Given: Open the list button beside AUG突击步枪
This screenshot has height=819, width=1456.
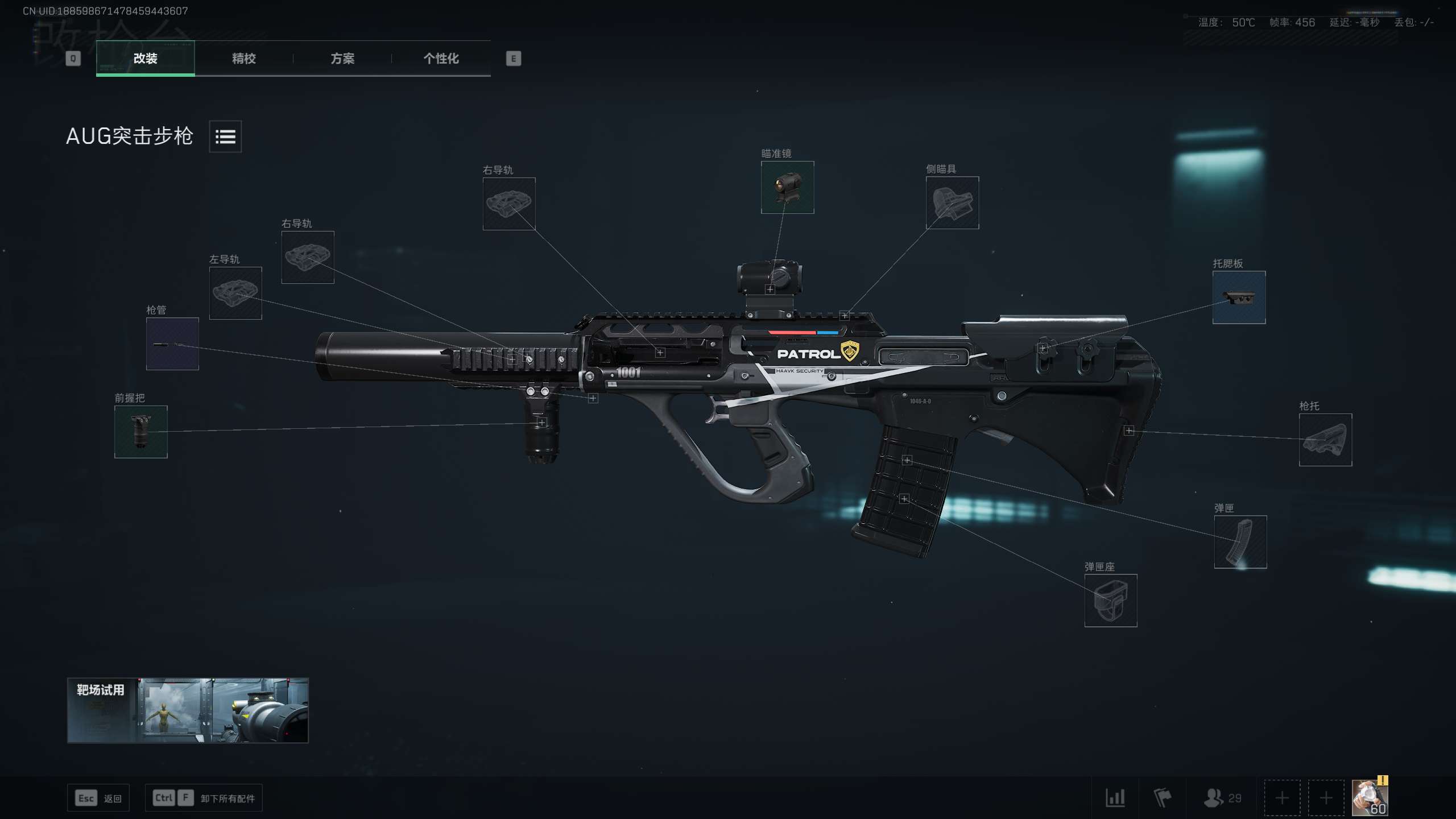Looking at the screenshot, I should 225,136.
